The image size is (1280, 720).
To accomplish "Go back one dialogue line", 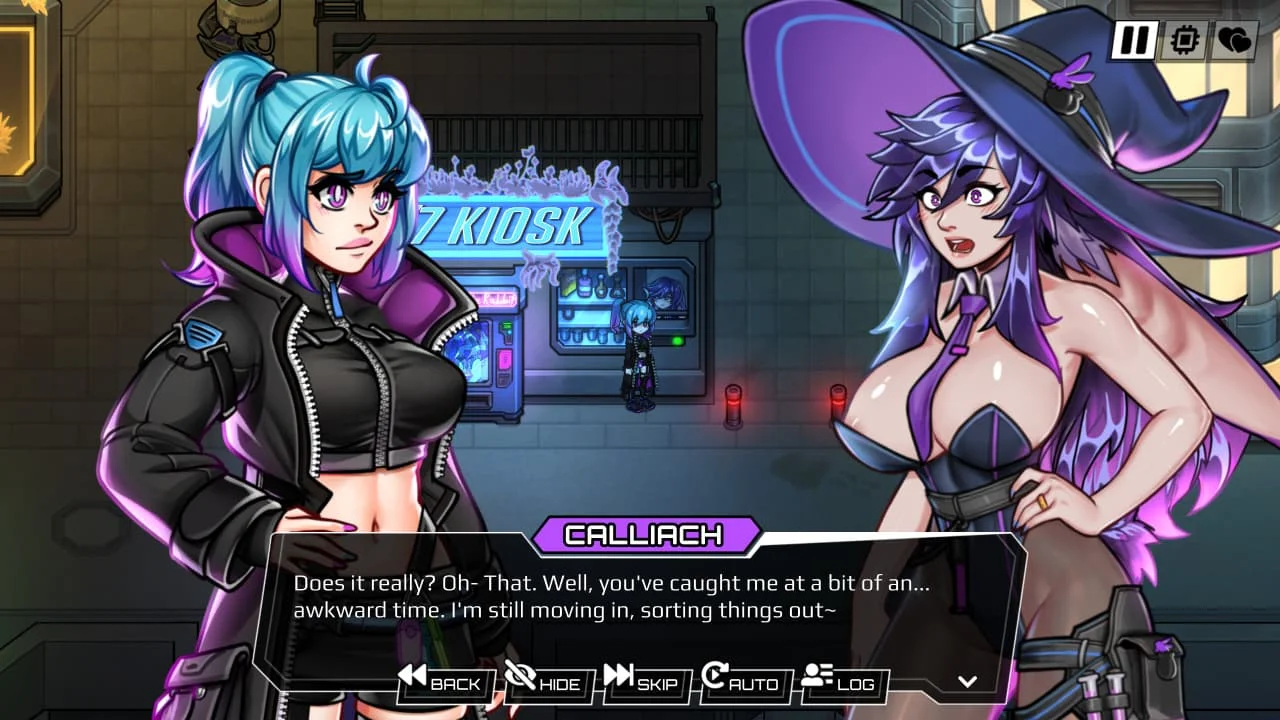I will (441, 683).
